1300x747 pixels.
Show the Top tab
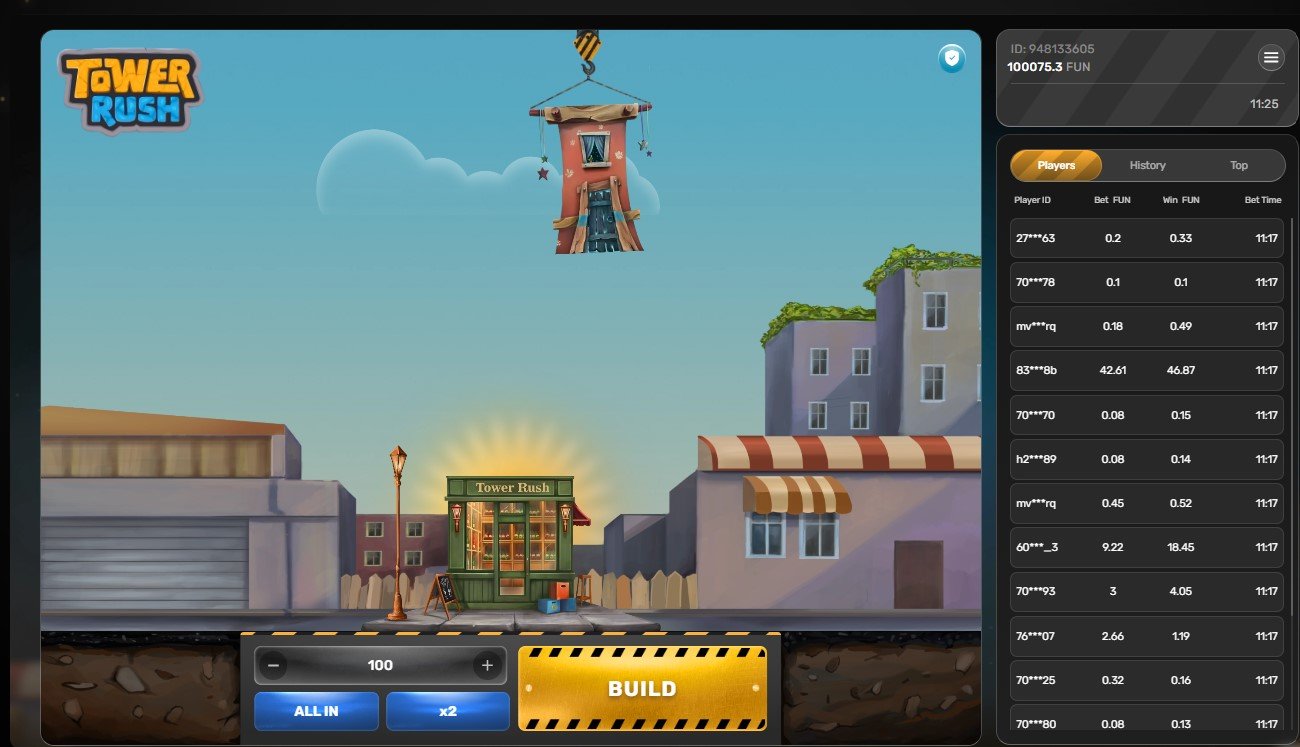tap(1238, 165)
